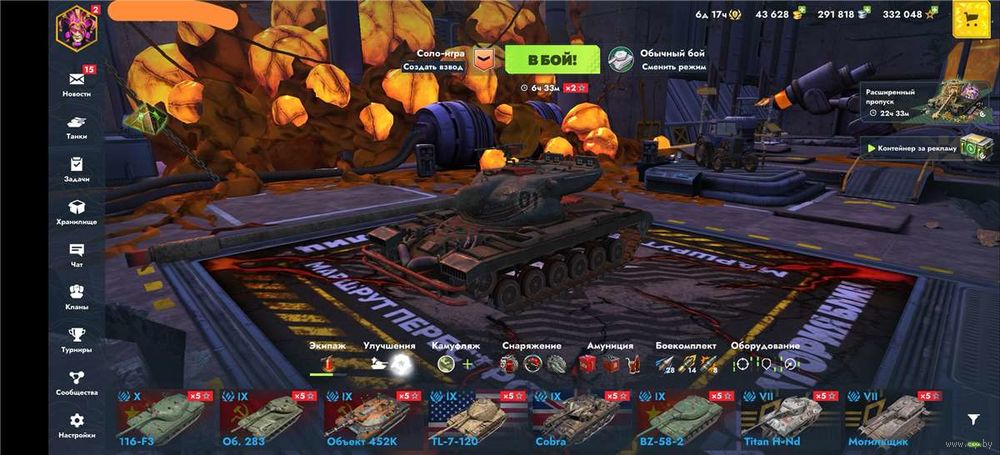Viewport: 1000px width, 455px height.
Task: Click the player avatar profile icon
Action: tap(74, 25)
